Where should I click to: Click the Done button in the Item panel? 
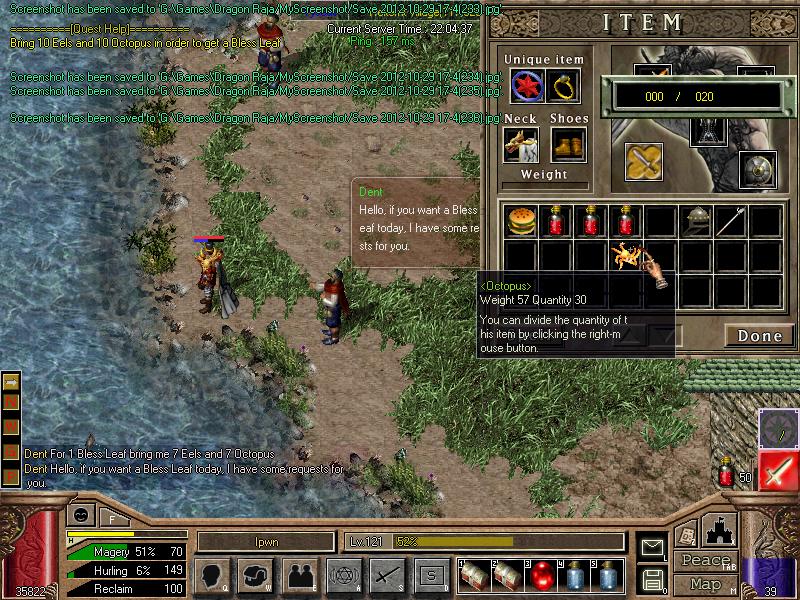pos(759,336)
